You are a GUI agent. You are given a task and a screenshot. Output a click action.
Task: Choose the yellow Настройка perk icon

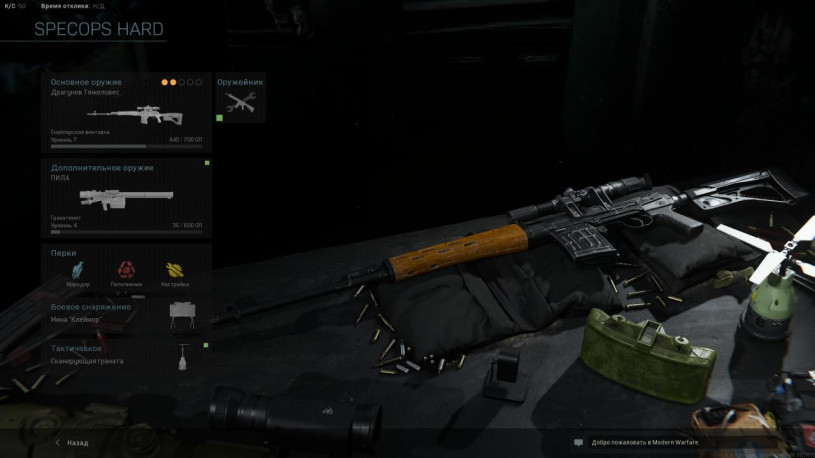176,270
